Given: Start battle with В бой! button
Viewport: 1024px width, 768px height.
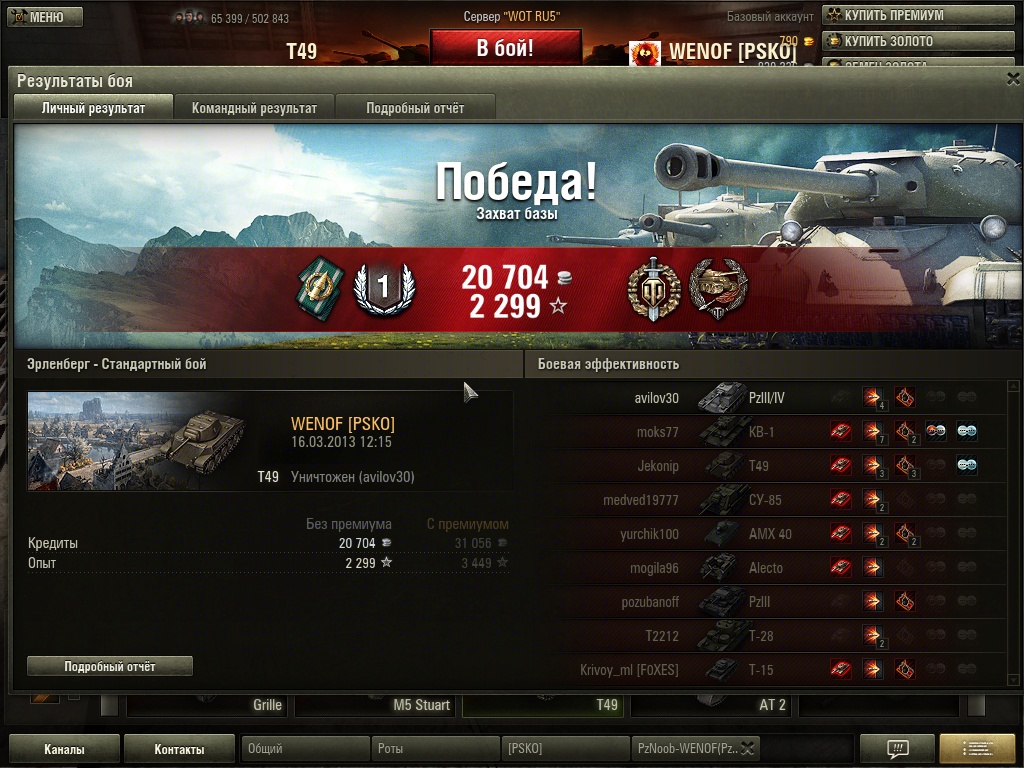Looking at the screenshot, I should coord(505,48).
